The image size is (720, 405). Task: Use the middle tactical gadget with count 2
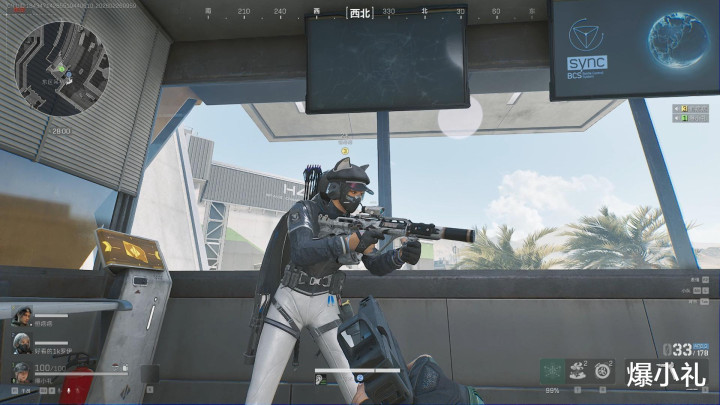pyautogui.click(x=578, y=370)
